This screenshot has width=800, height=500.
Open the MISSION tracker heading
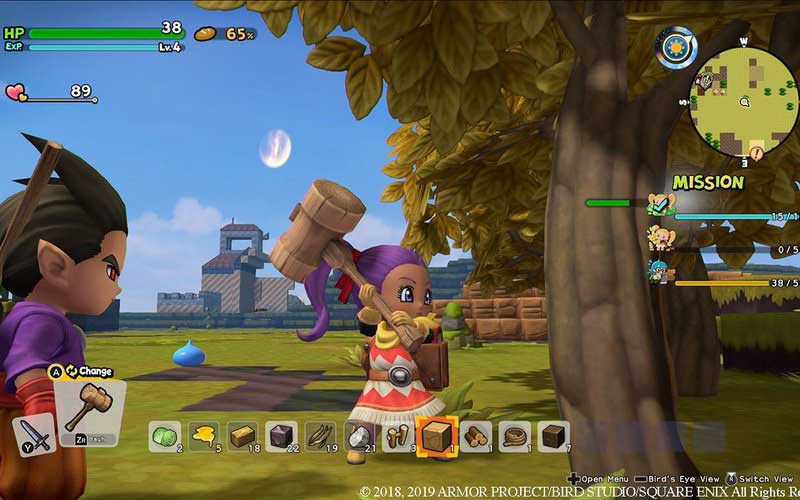708,182
